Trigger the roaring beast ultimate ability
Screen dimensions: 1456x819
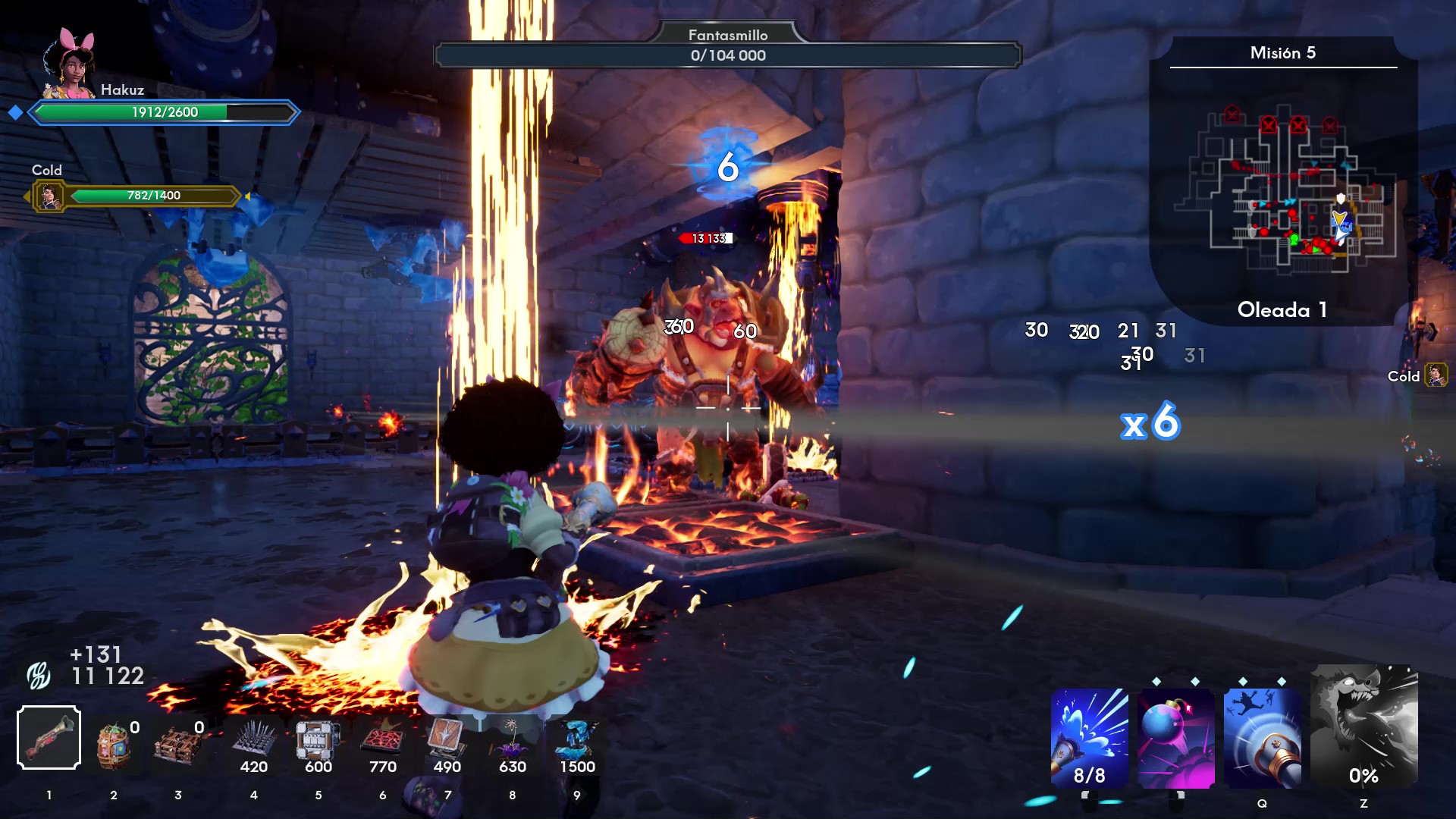point(1363,726)
